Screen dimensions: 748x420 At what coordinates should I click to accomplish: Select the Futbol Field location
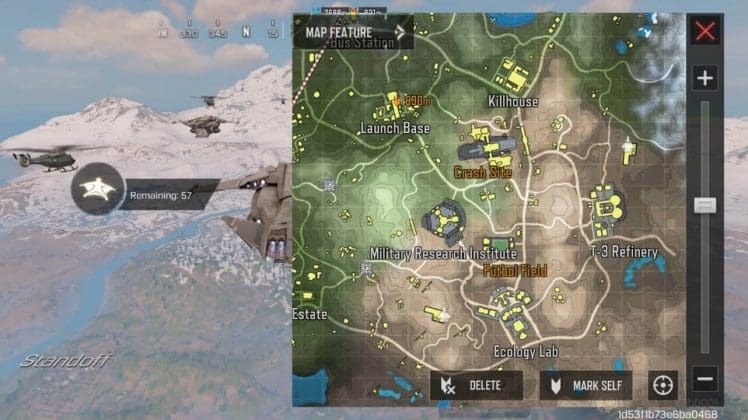513,270
